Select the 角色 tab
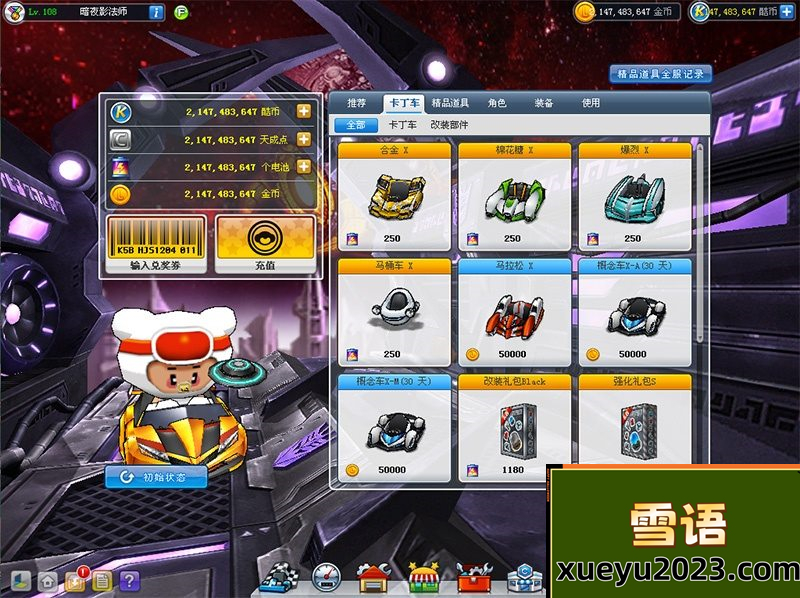Viewport: 800px width, 598px height. 497,103
